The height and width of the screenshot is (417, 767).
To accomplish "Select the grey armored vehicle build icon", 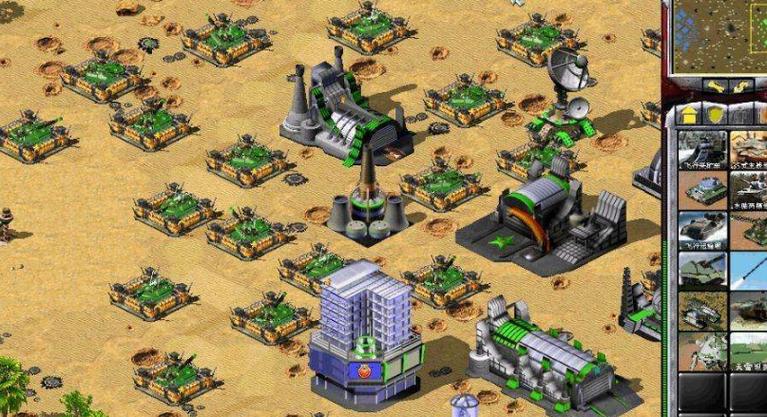I will [x=702, y=229].
